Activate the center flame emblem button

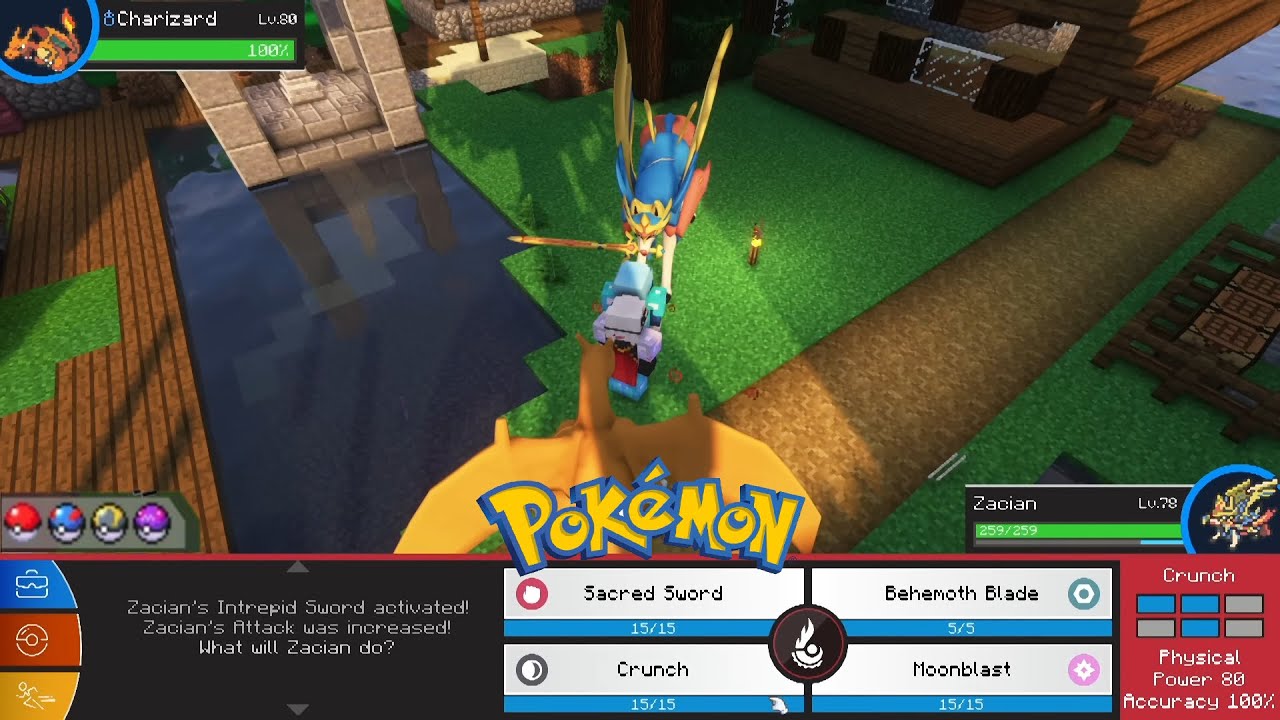tap(808, 643)
